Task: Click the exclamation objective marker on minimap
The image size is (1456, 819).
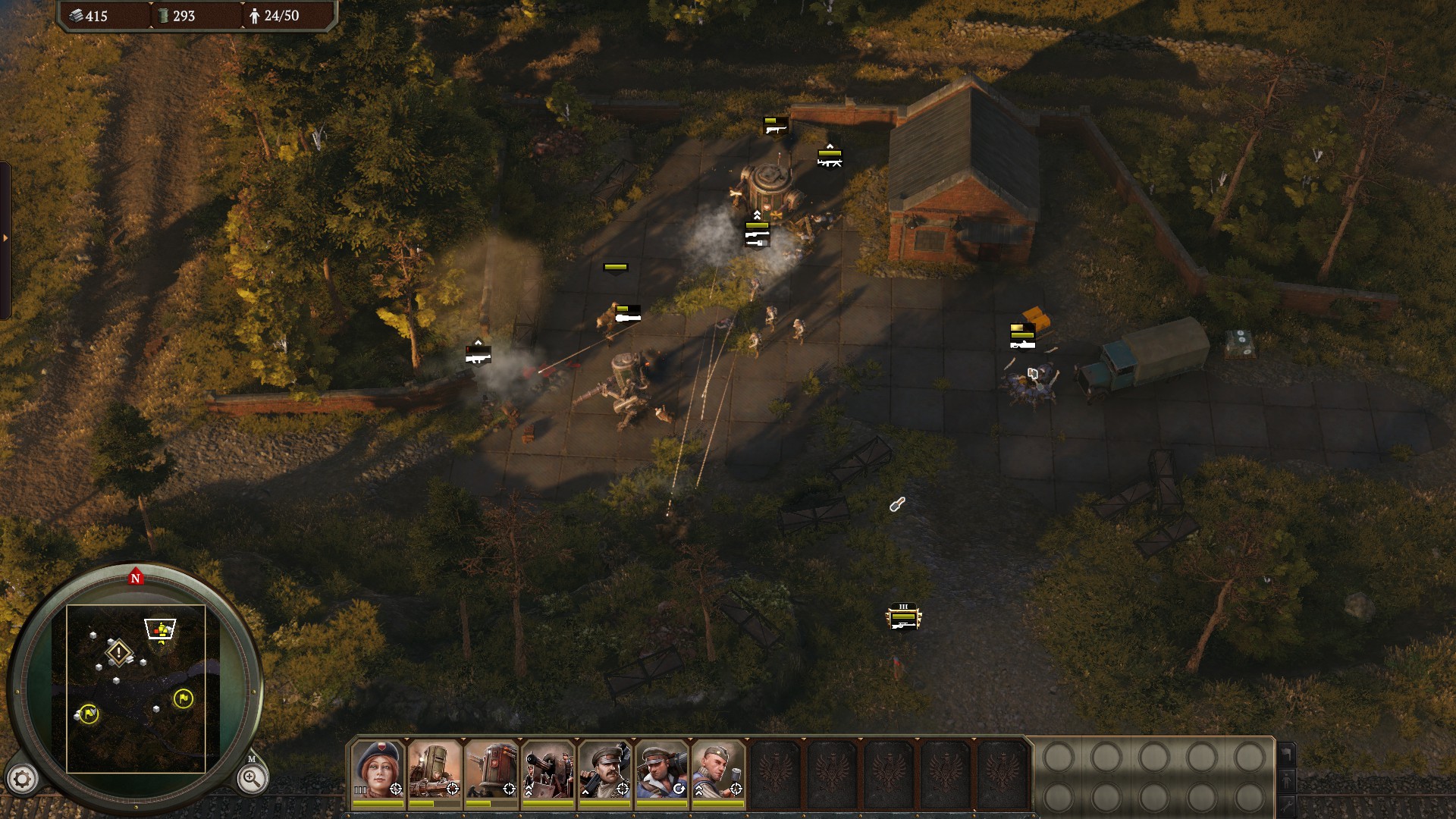Action: coord(119,652)
